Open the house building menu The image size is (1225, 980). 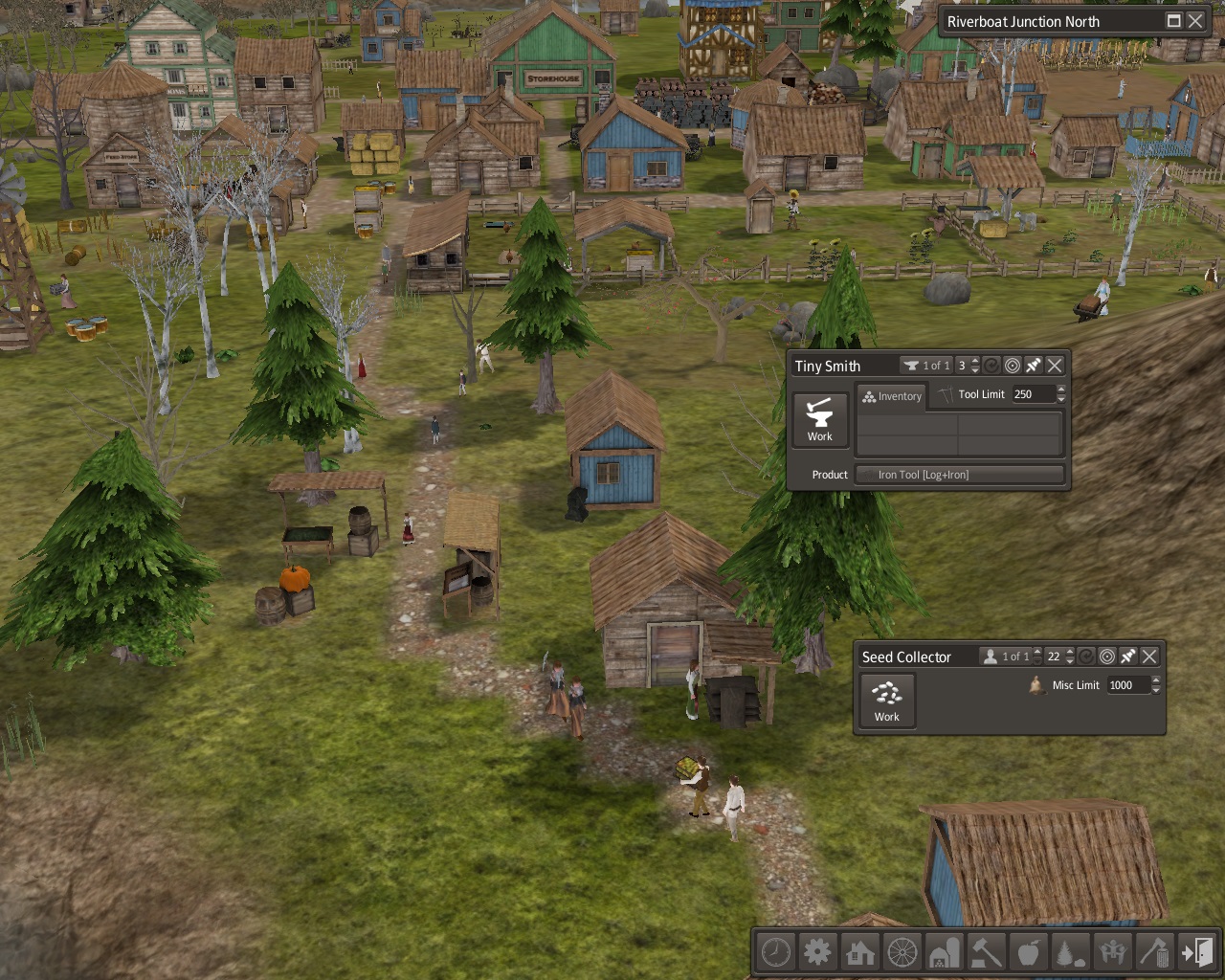[860, 952]
